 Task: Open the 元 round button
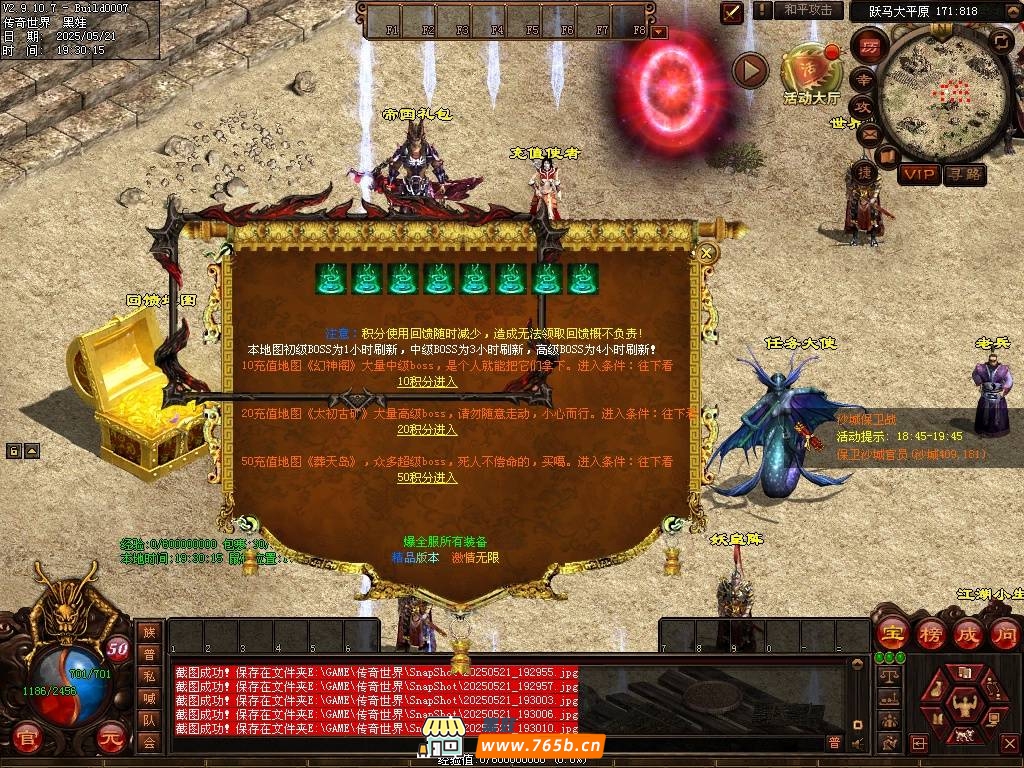coord(110,737)
